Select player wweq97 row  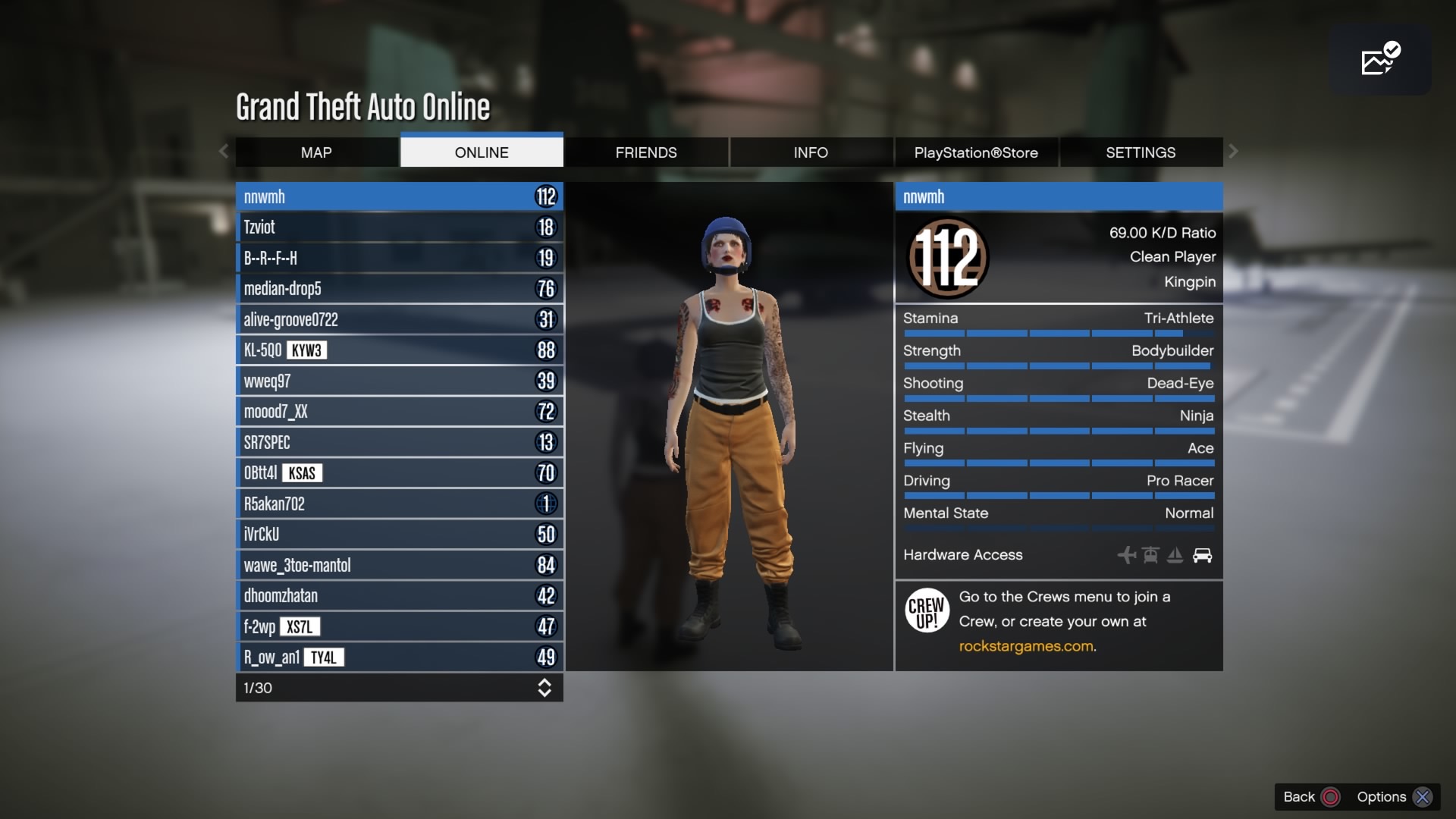[x=399, y=381]
